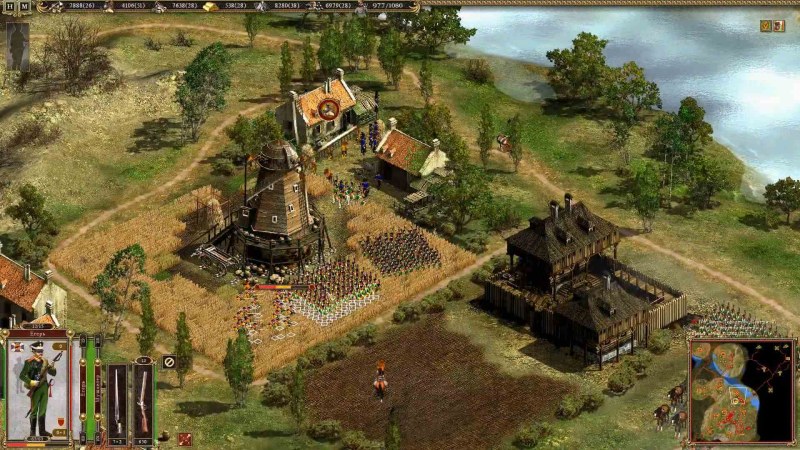Open the 'M' button in top bar
Image resolution: width=800 pixels, height=450 pixels.
[24, 6]
